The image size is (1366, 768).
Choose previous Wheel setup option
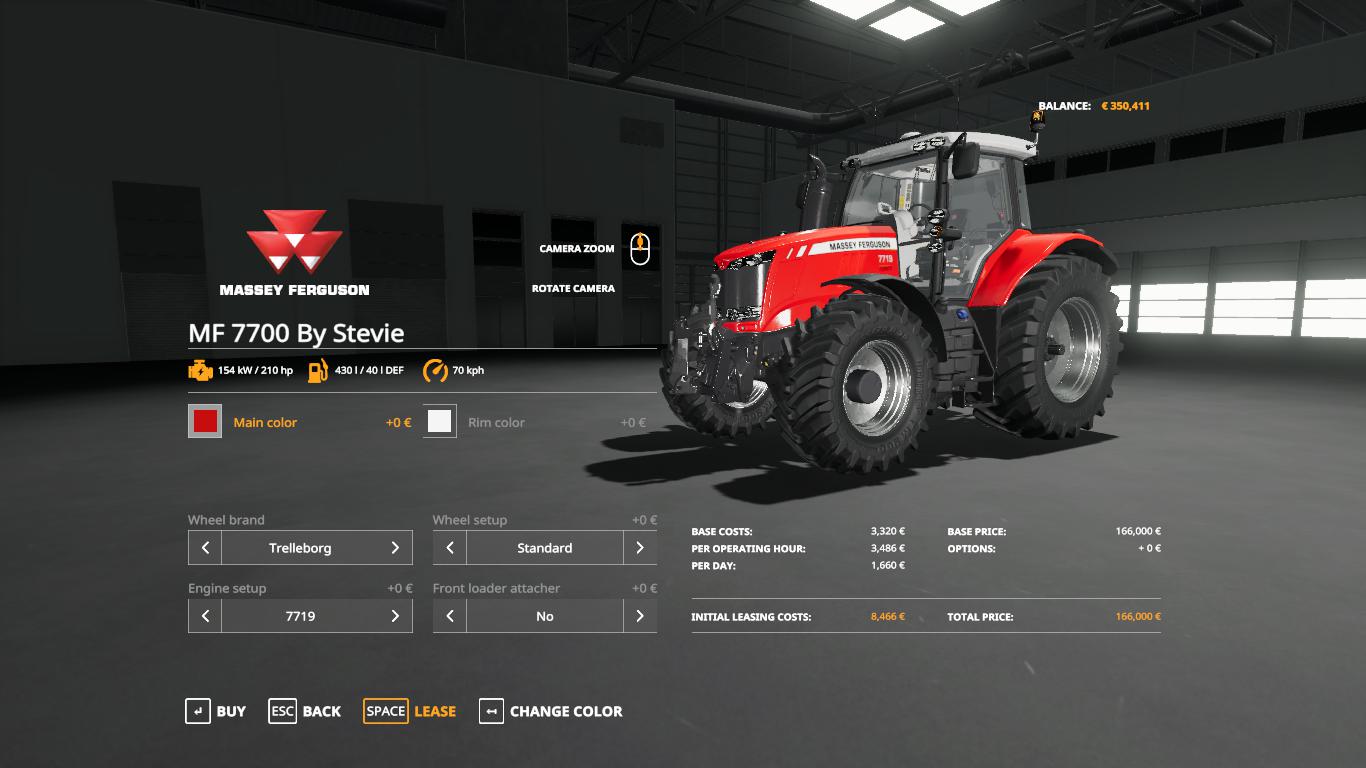tap(450, 548)
